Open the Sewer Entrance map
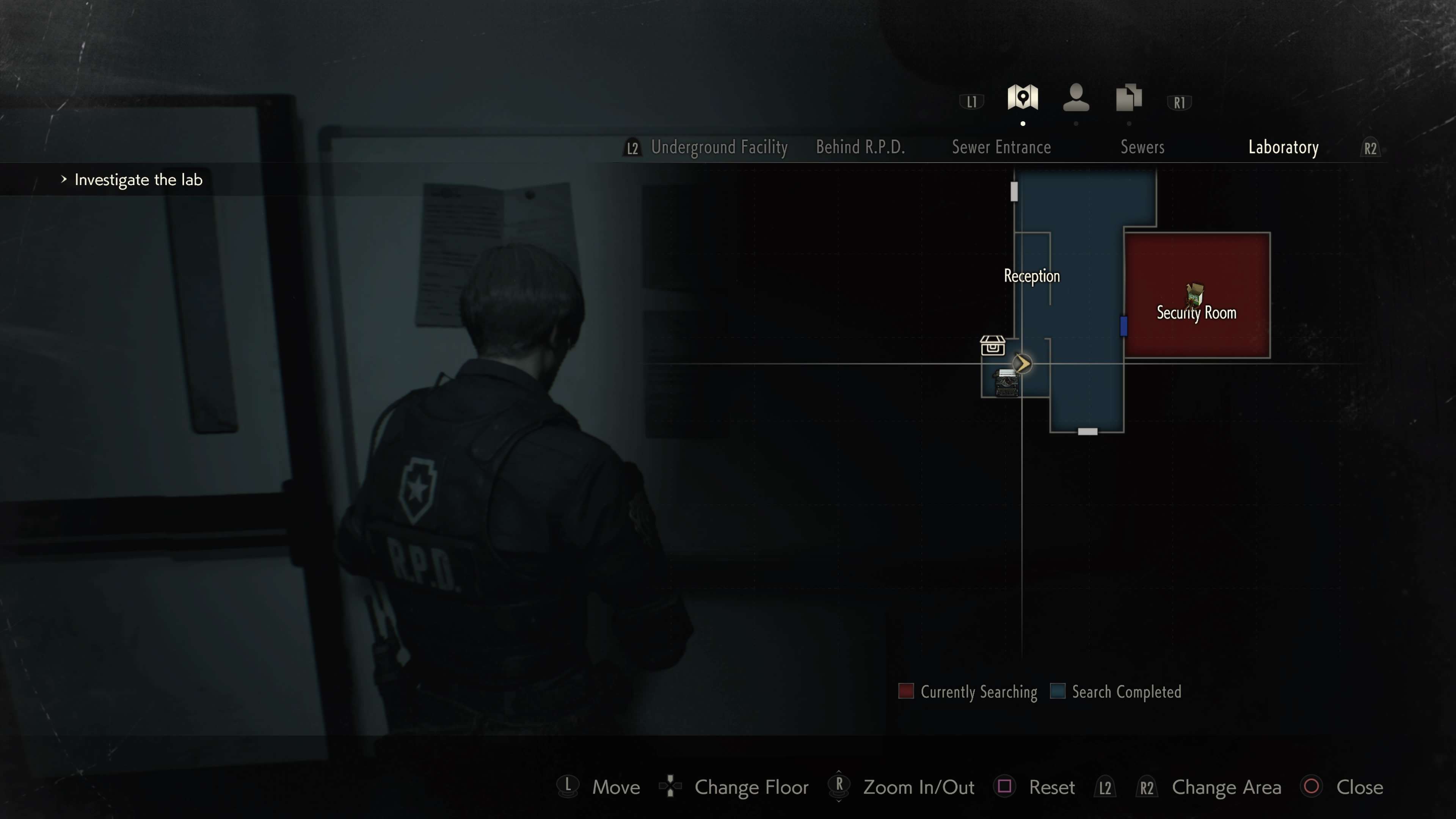This screenshot has height=819, width=1456. (x=1001, y=147)
